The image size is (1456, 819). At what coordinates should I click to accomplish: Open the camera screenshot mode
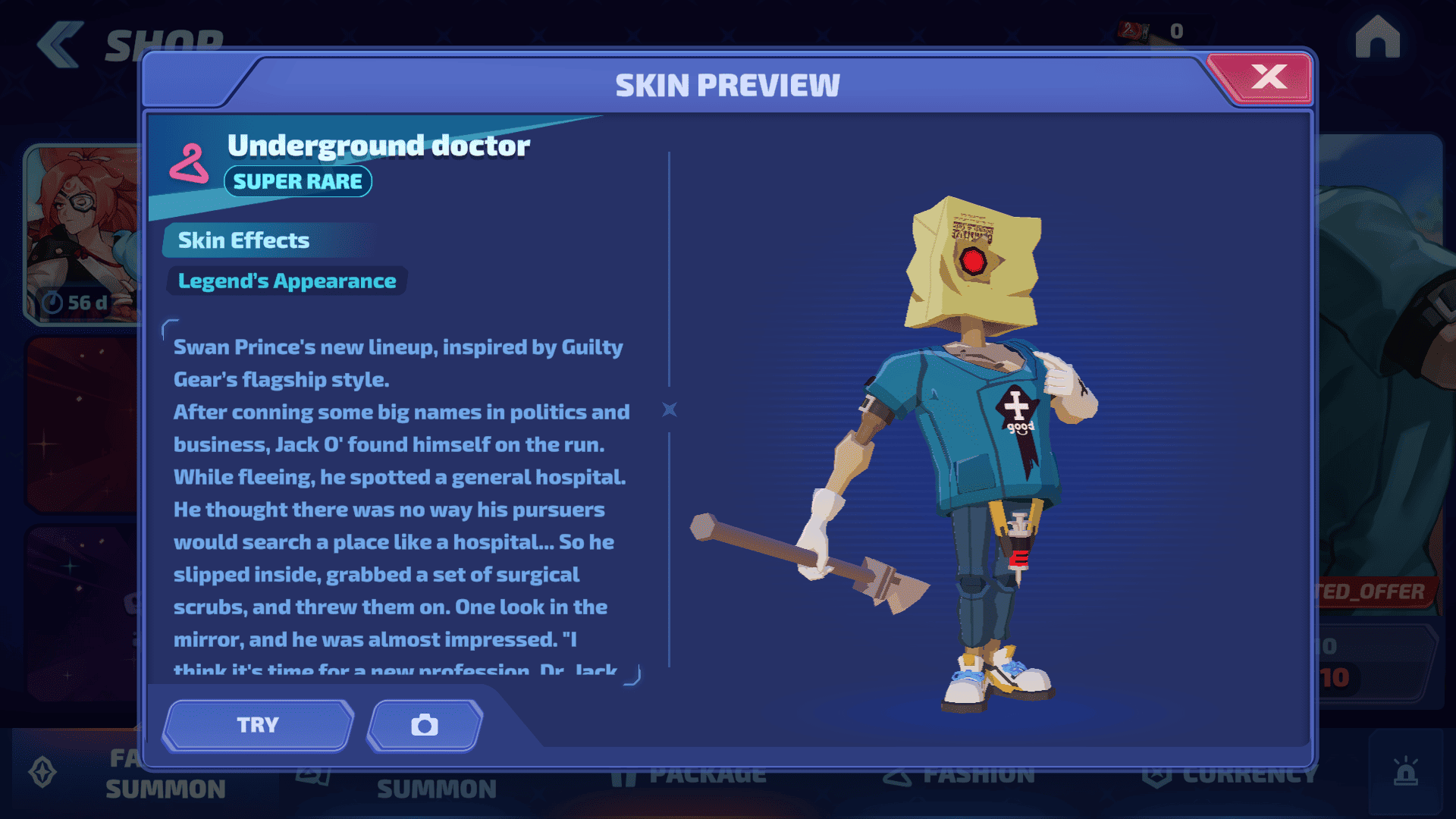[425, 725]
